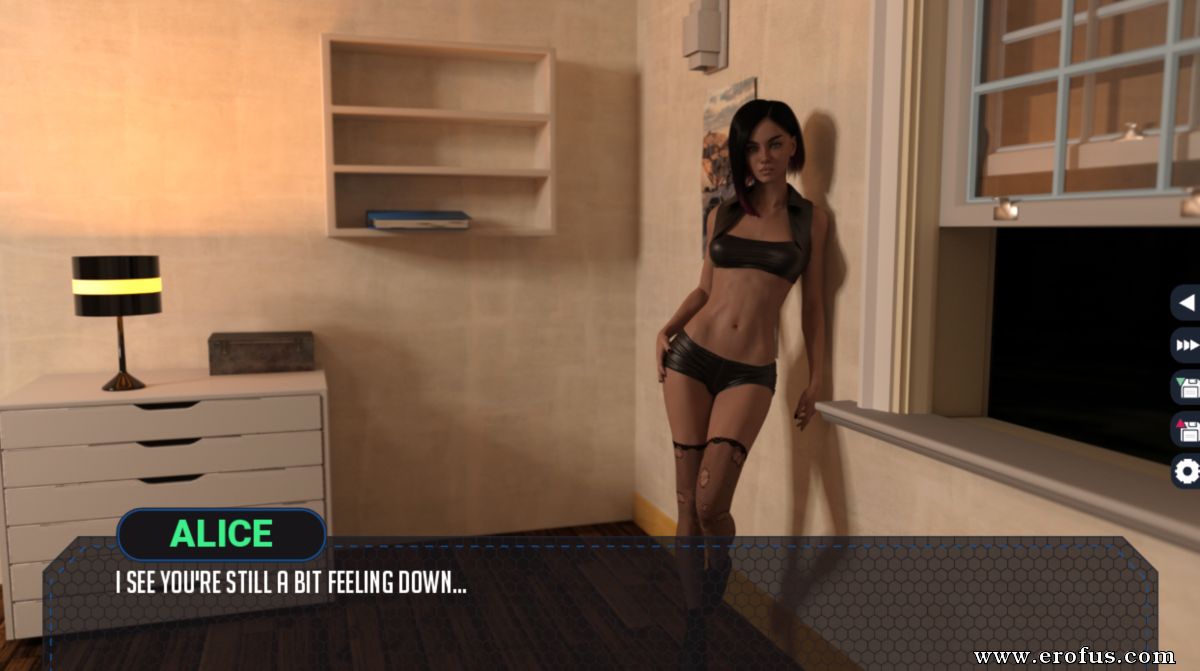Open settings with the gear icon
This screenshot has width=1200, height=671.
coord(1187,471)
